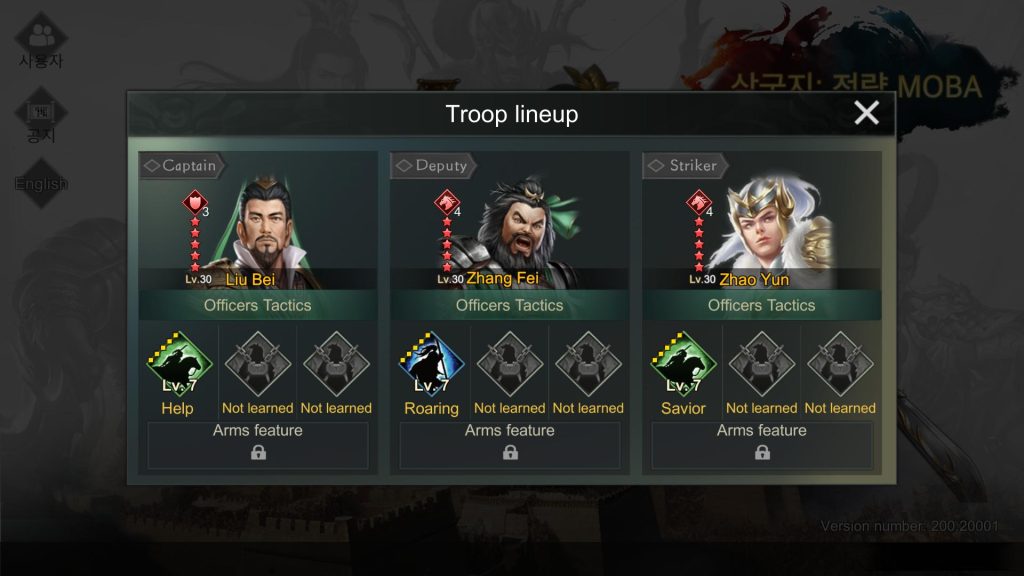The image size is (1024, 576).
Task: Click Liu Bei's locked Arms feature
Action: tap(258, 446)
